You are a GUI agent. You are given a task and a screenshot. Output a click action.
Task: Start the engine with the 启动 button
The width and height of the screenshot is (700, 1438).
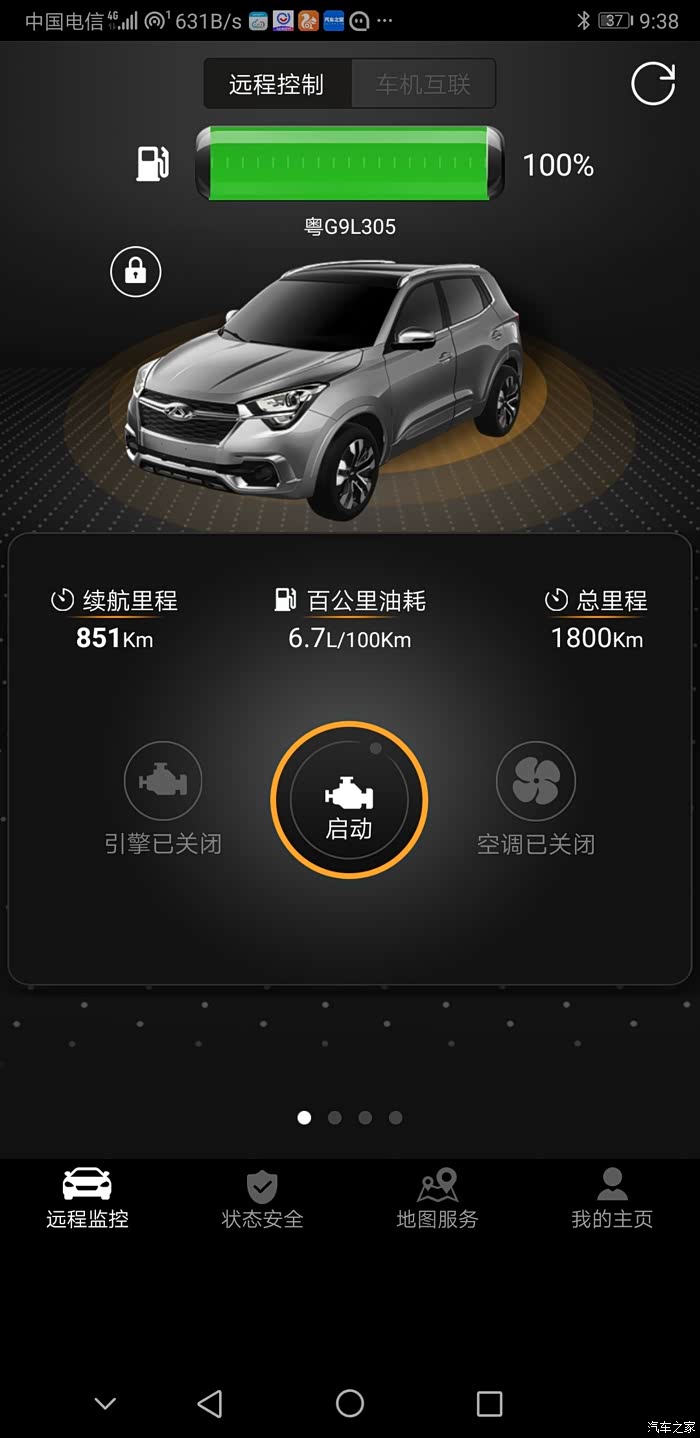(349, 800)
